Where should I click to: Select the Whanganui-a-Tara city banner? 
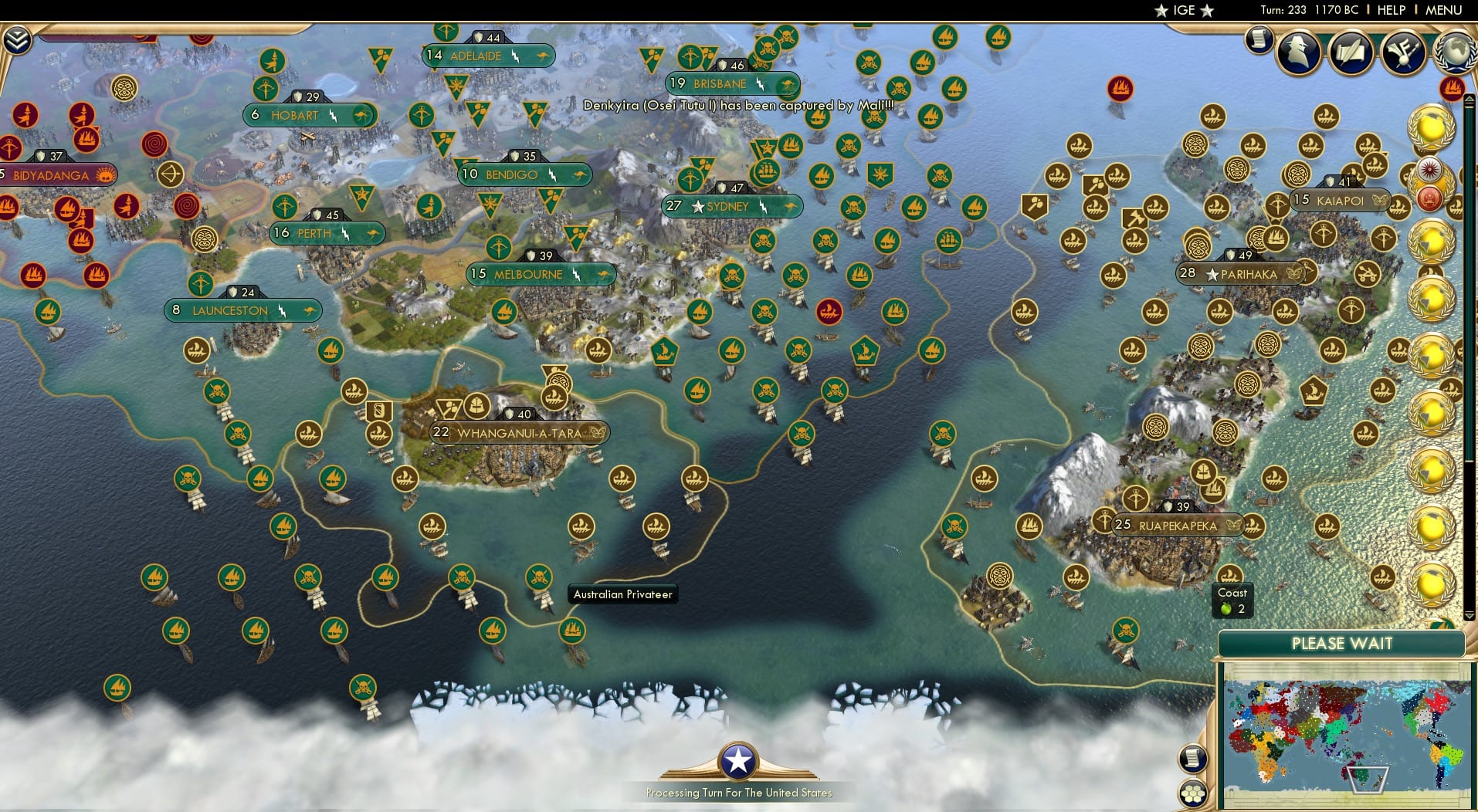pyautogui.click(x=519, y=433)
